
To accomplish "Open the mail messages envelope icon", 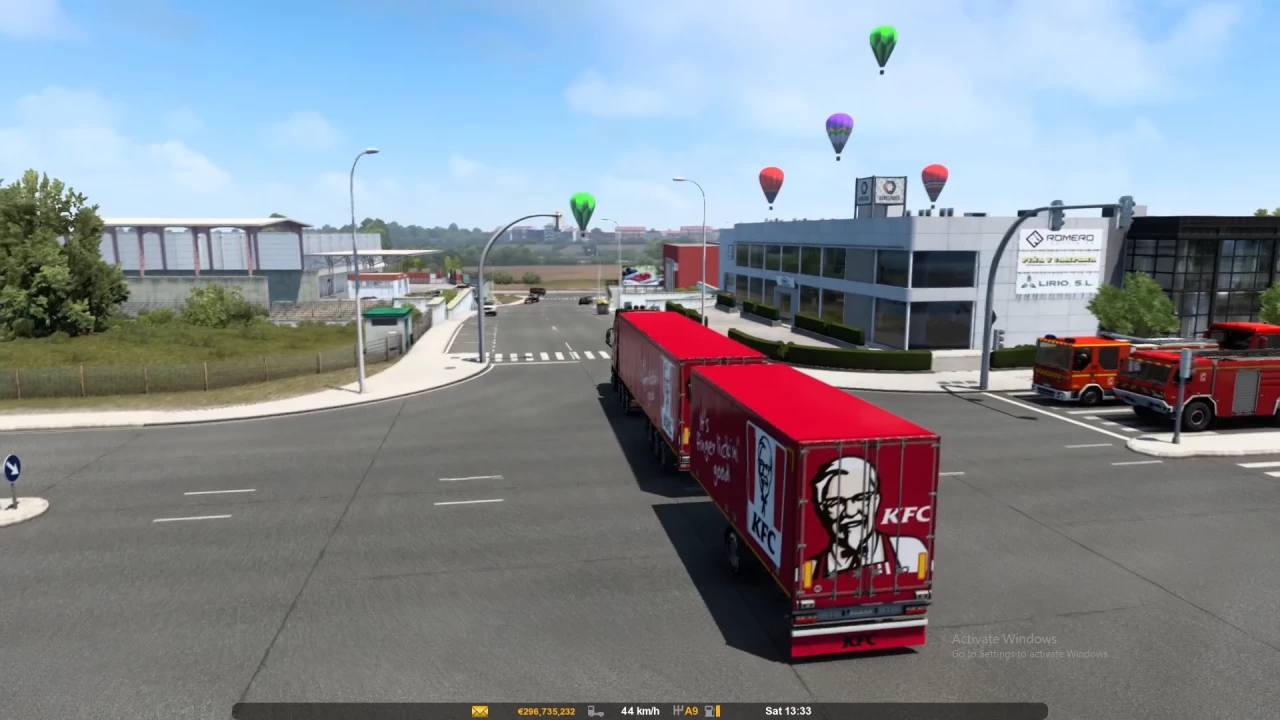I will point(479,710).
